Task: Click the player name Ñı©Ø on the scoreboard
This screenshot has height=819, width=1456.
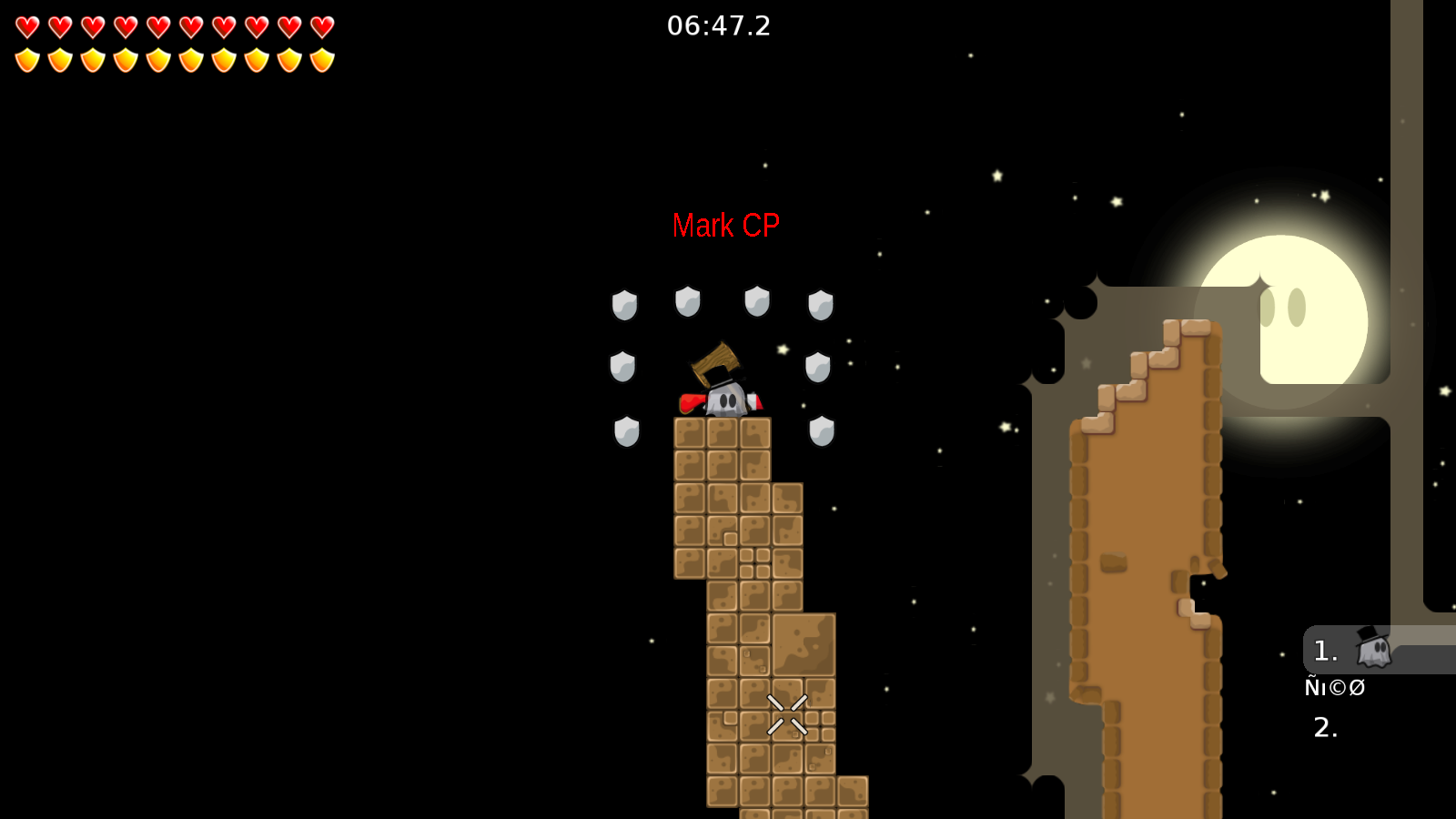Action: (x=1334, y=688)
